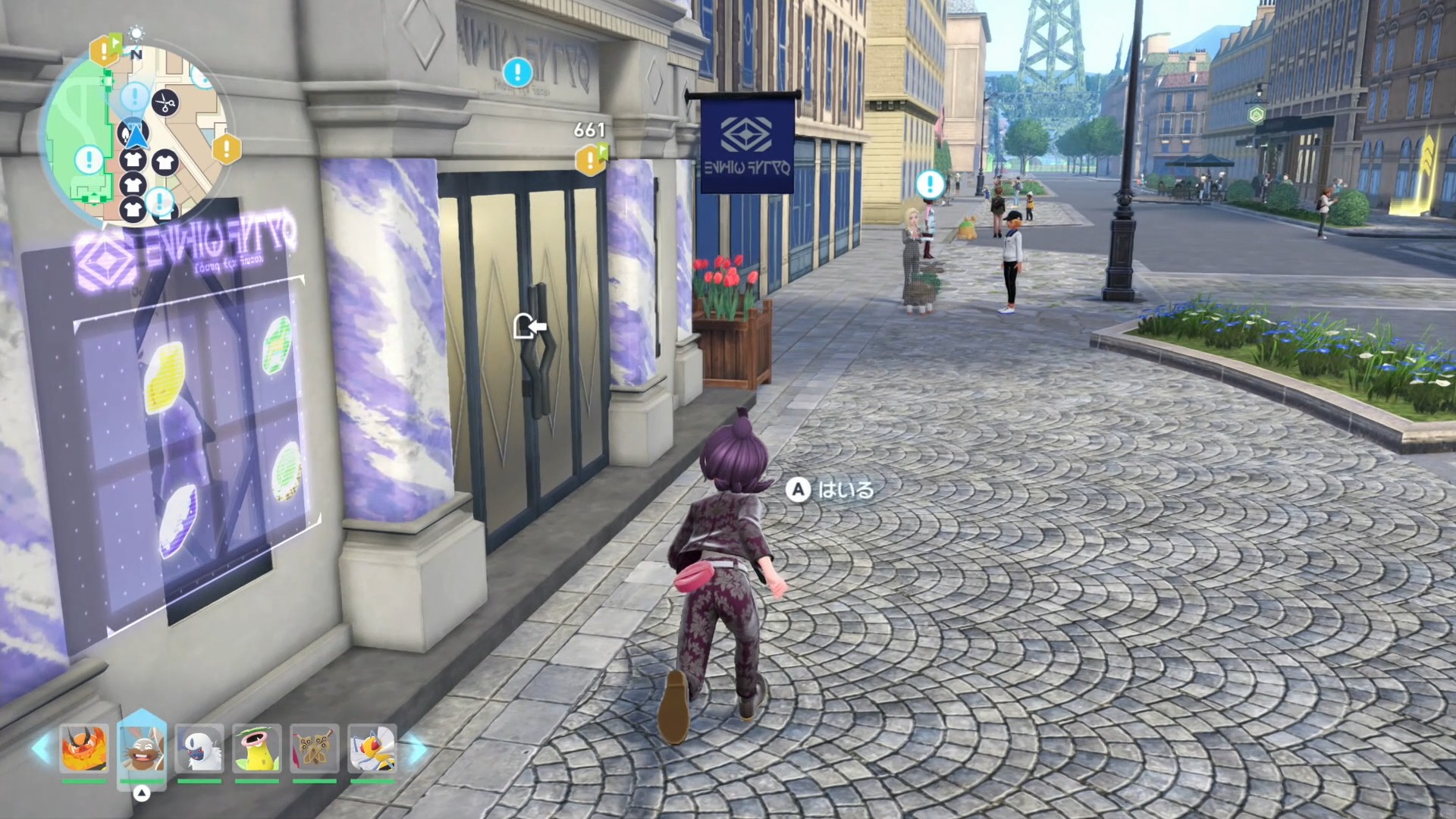Click the door enter icon on the shop entrance
The height and width of the screenshot is (819, 1456).
click(x=529, y=326)
